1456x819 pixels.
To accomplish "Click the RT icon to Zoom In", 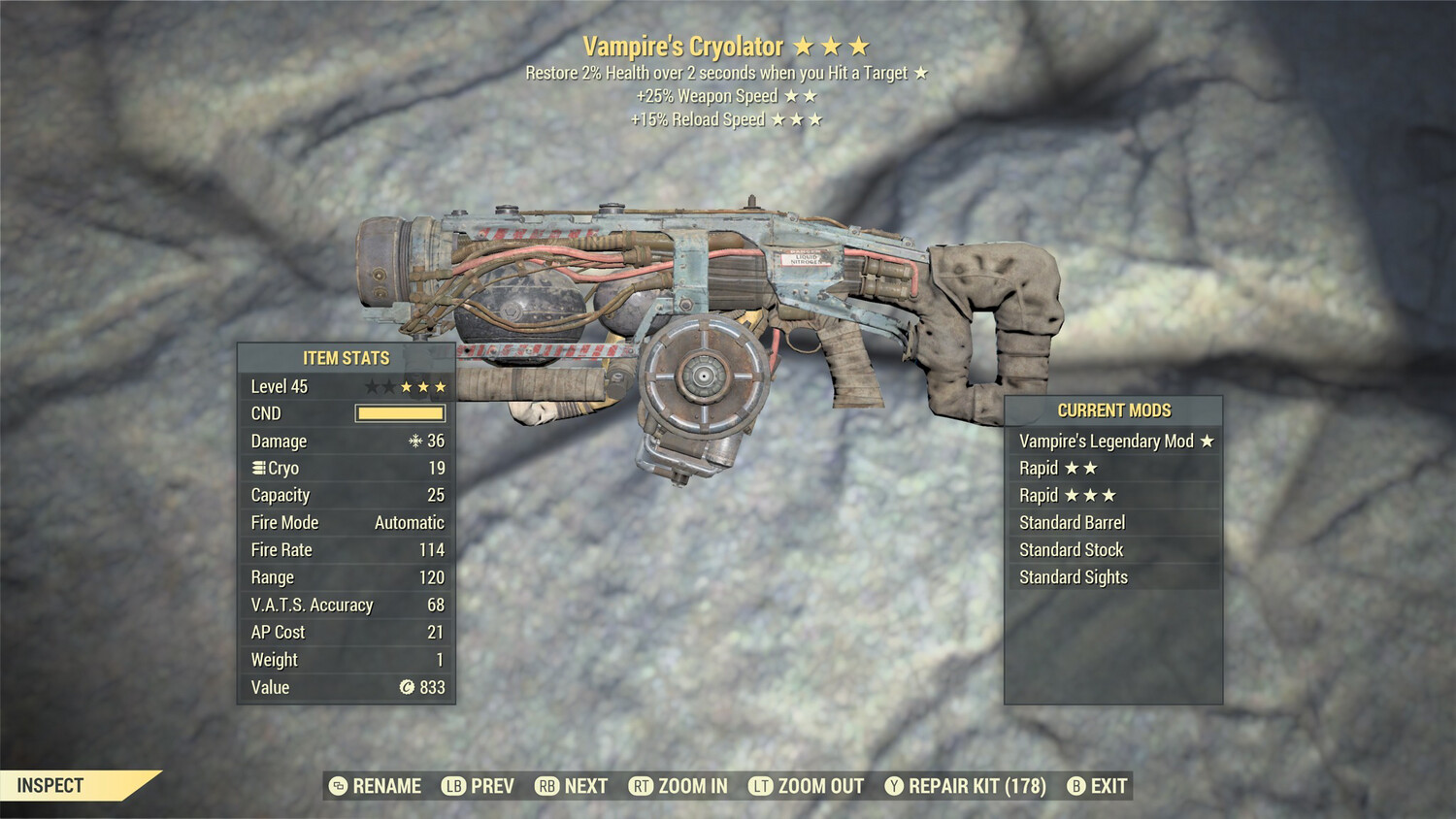I will (642, 786).
